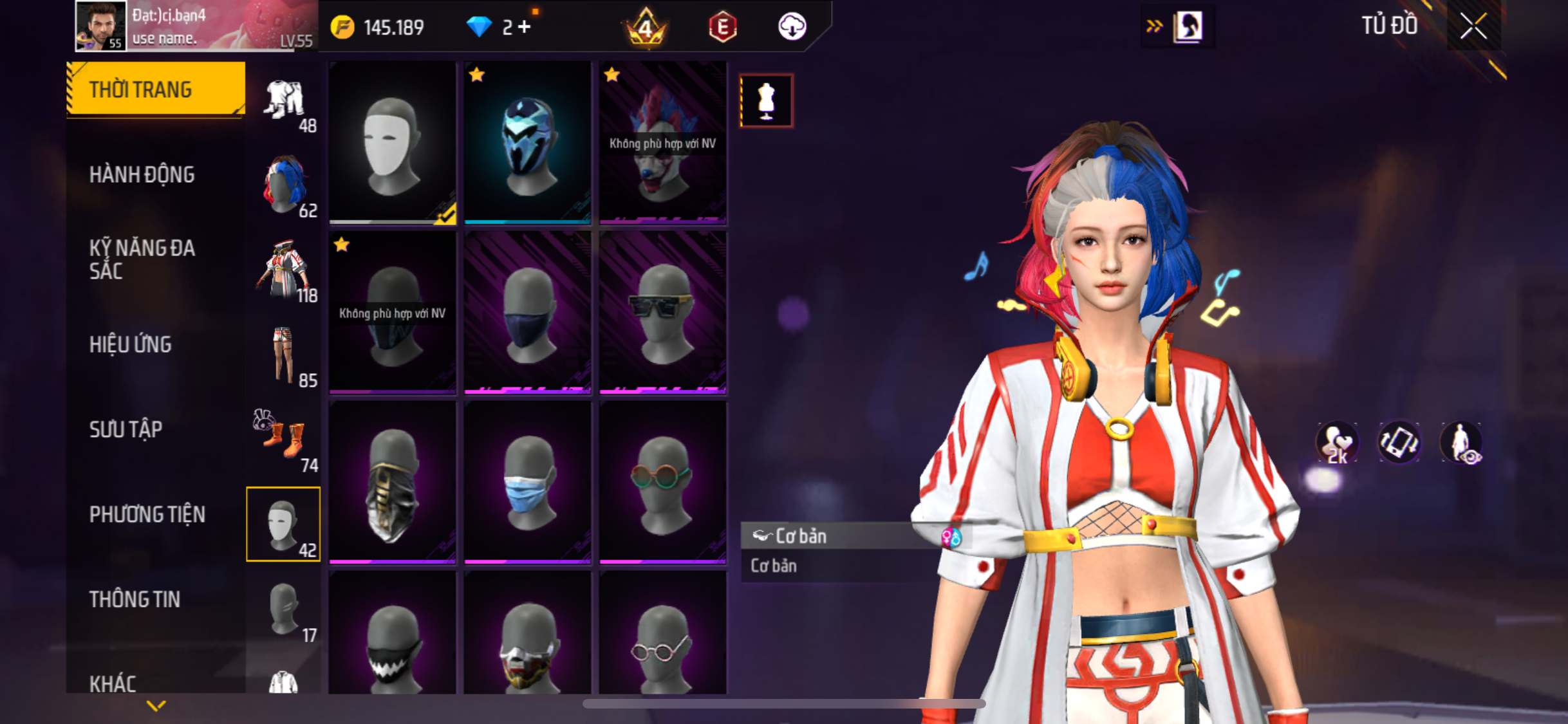This screenshot has width=1568, height=724.
Task: Open the player profile avatar
Action: [100, 26]
